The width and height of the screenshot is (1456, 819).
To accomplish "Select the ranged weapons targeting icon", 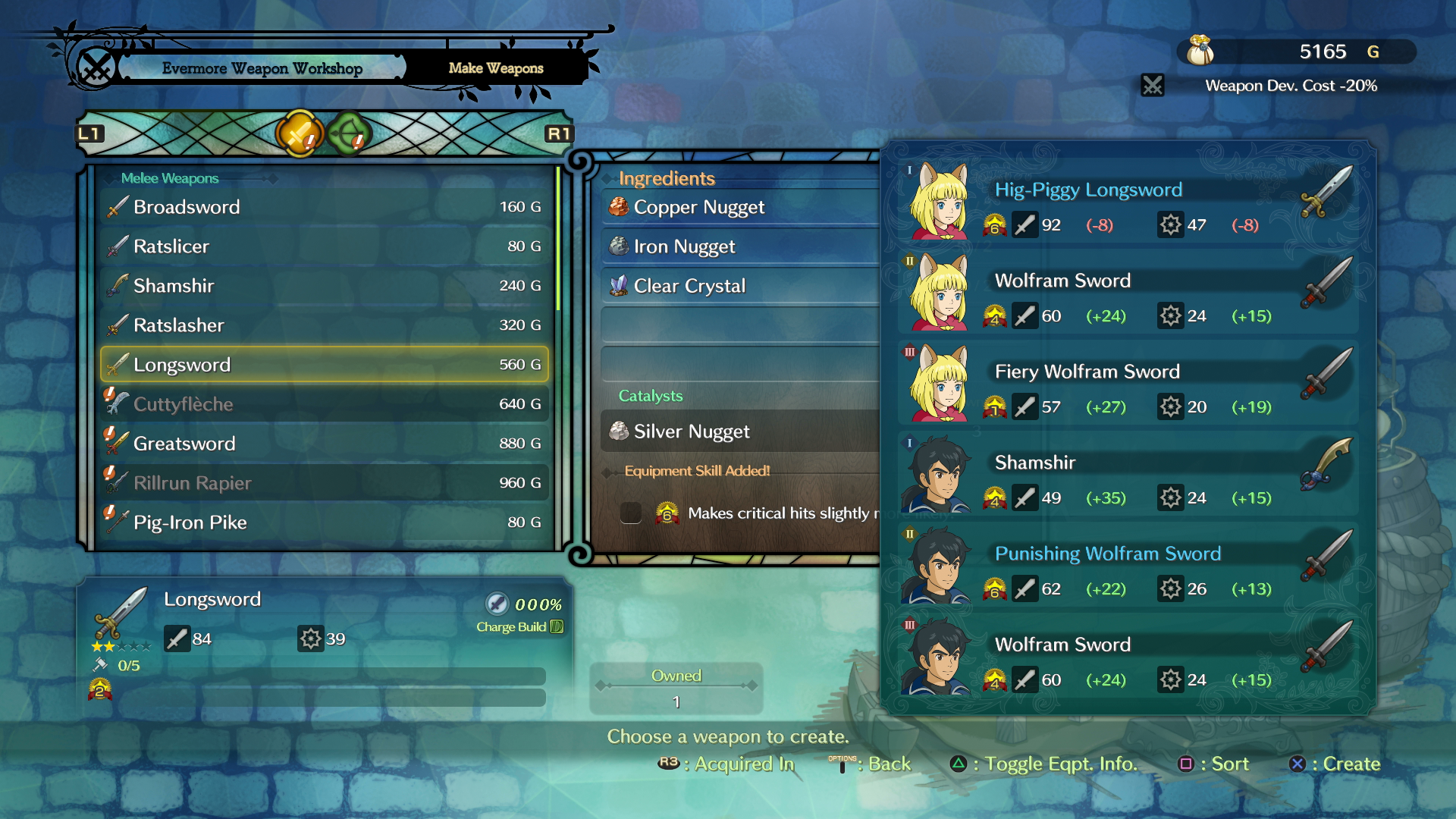I will point(348,133).
